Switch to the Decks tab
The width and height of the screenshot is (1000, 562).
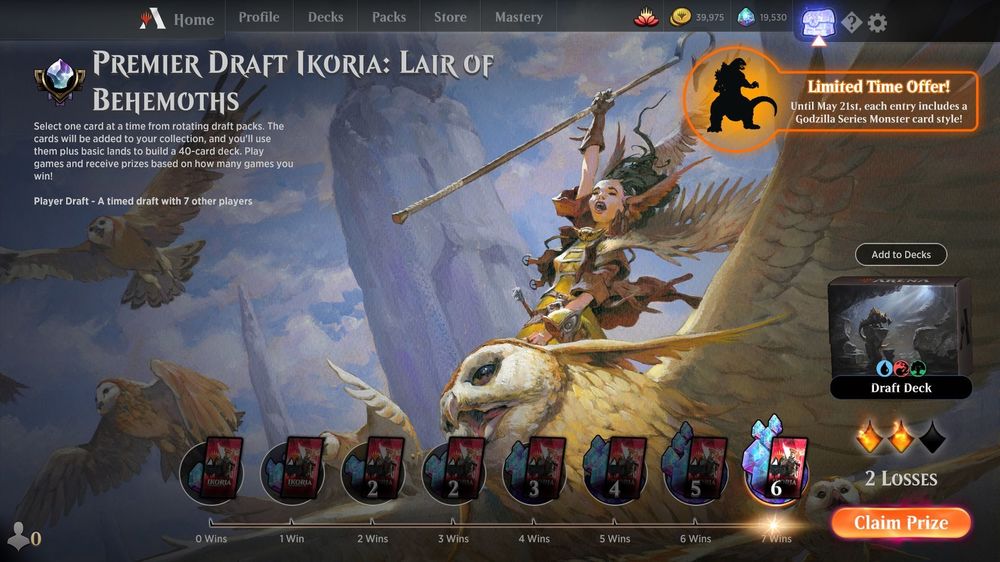click(x=325, y=17)
